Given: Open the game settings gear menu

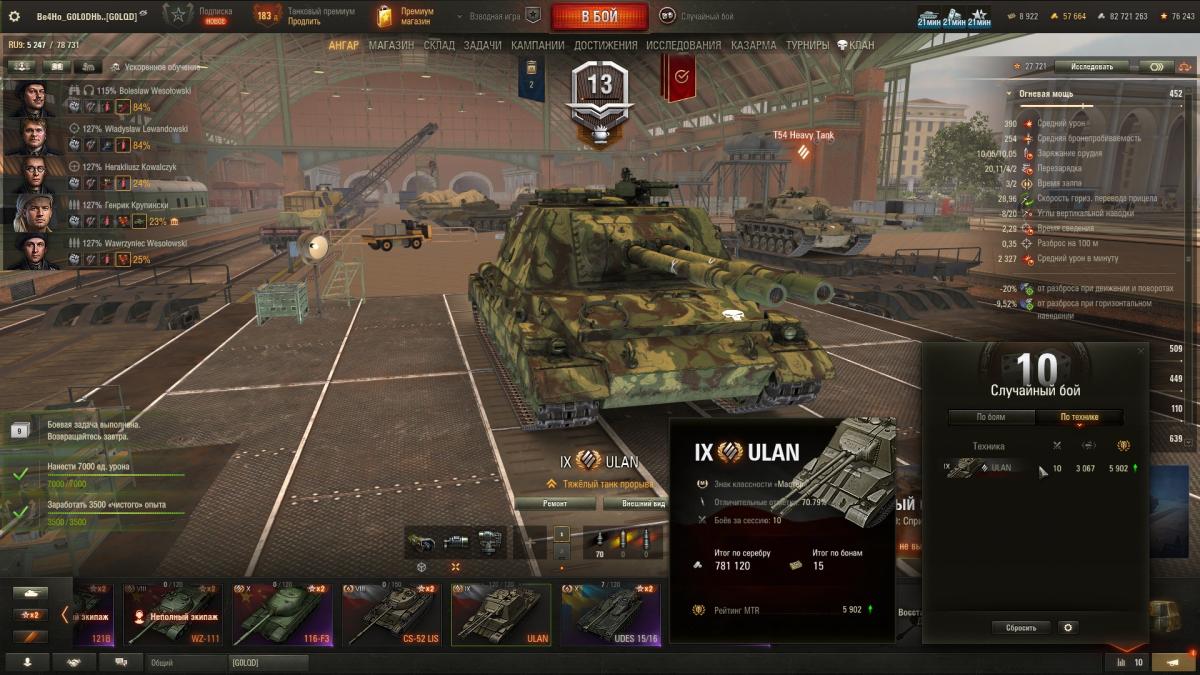Looking at the screenshot, I should point(14,16).
